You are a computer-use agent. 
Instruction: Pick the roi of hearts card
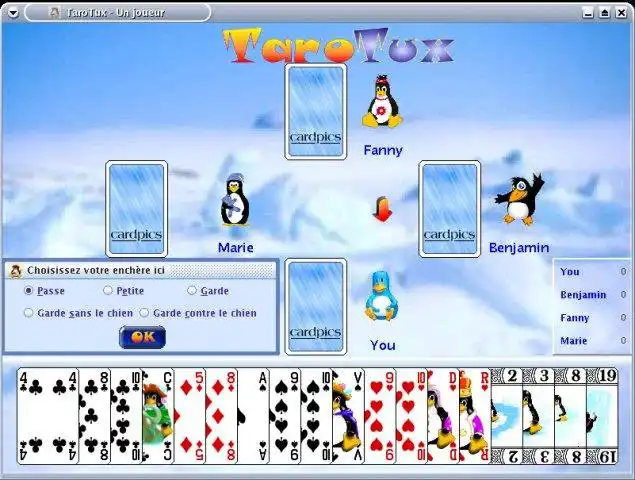pos(474,415)
